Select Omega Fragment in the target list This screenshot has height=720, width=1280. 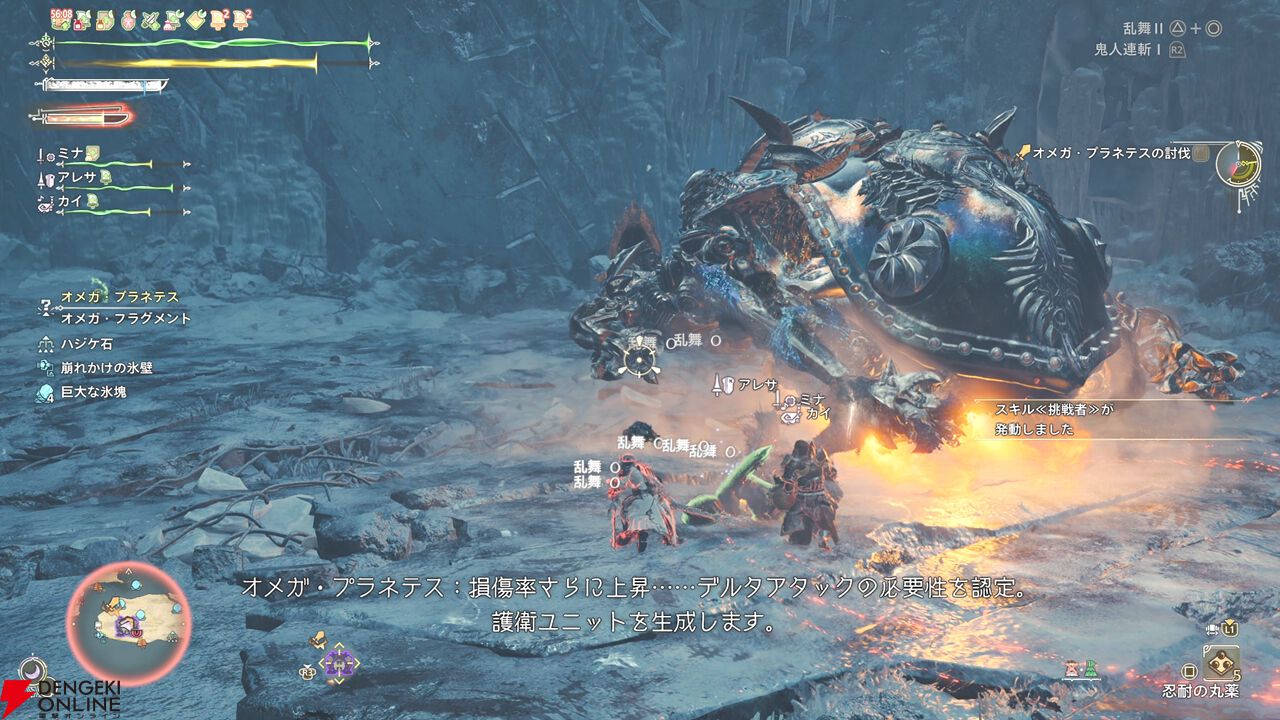(x=125, y=318)
